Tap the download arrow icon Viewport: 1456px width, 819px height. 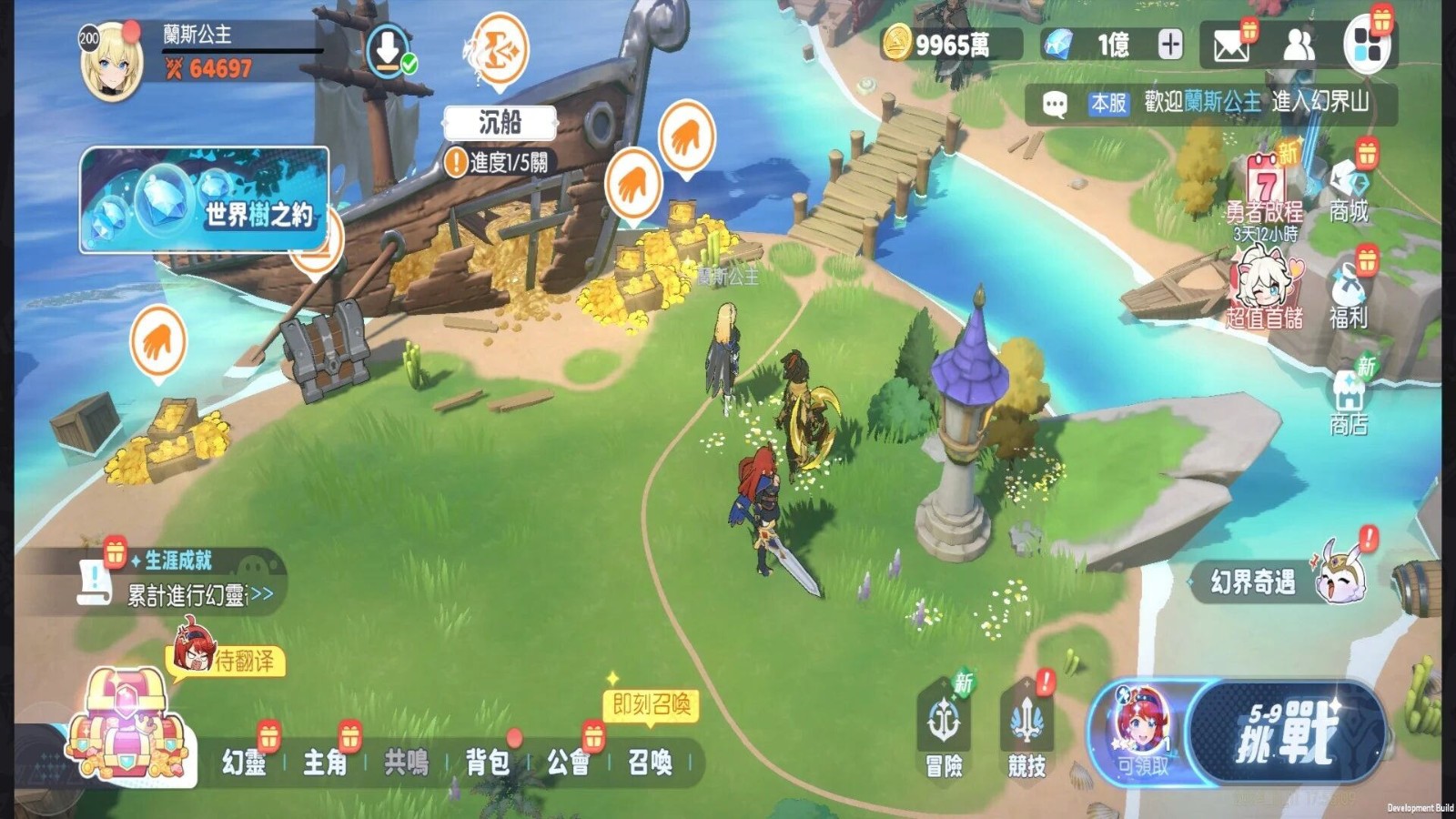coord(389,50)
